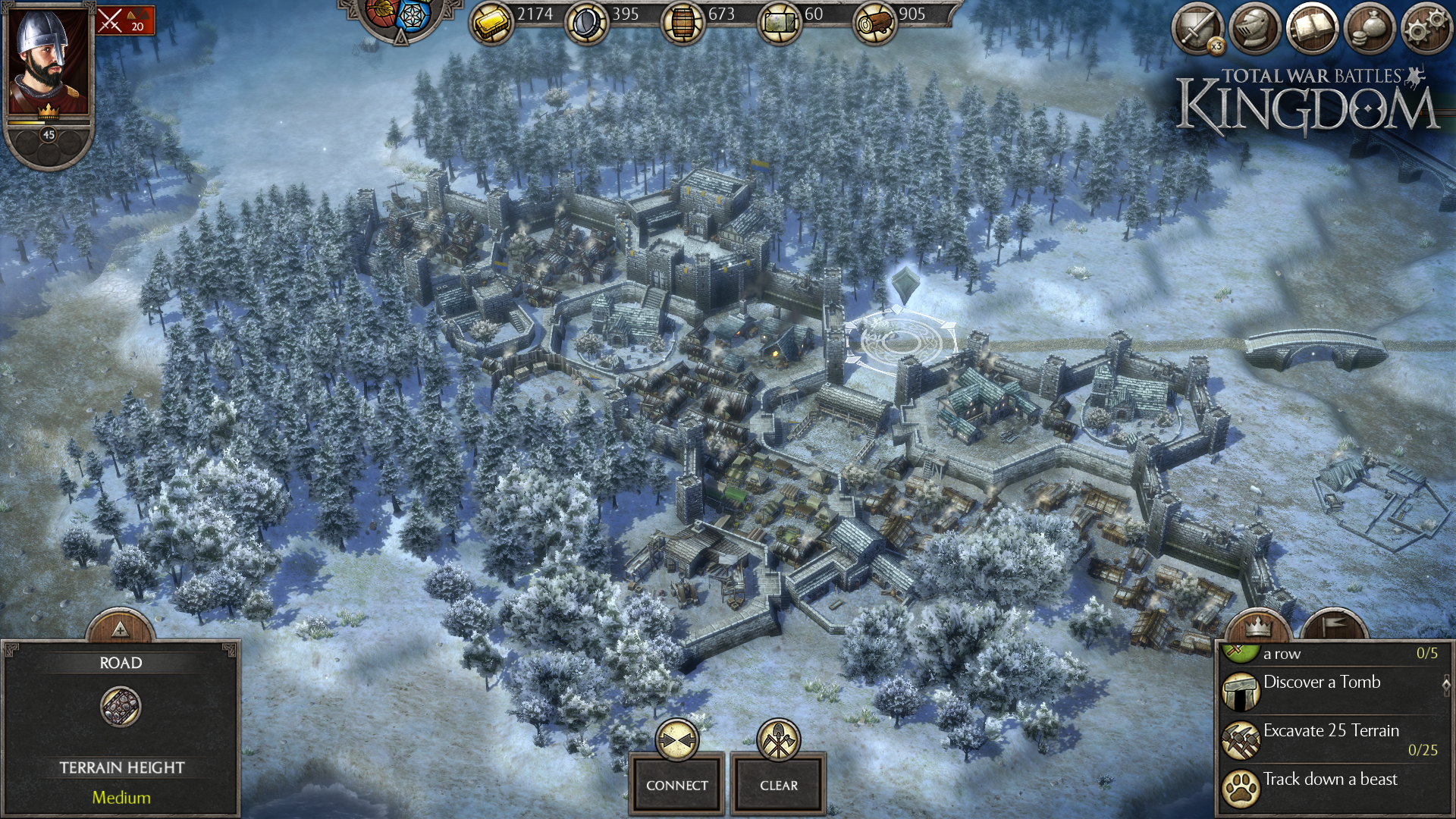Select the Excavate 25 Terrain quest
This screenshot has height=819, width=1456.
tap(1331, 731)
